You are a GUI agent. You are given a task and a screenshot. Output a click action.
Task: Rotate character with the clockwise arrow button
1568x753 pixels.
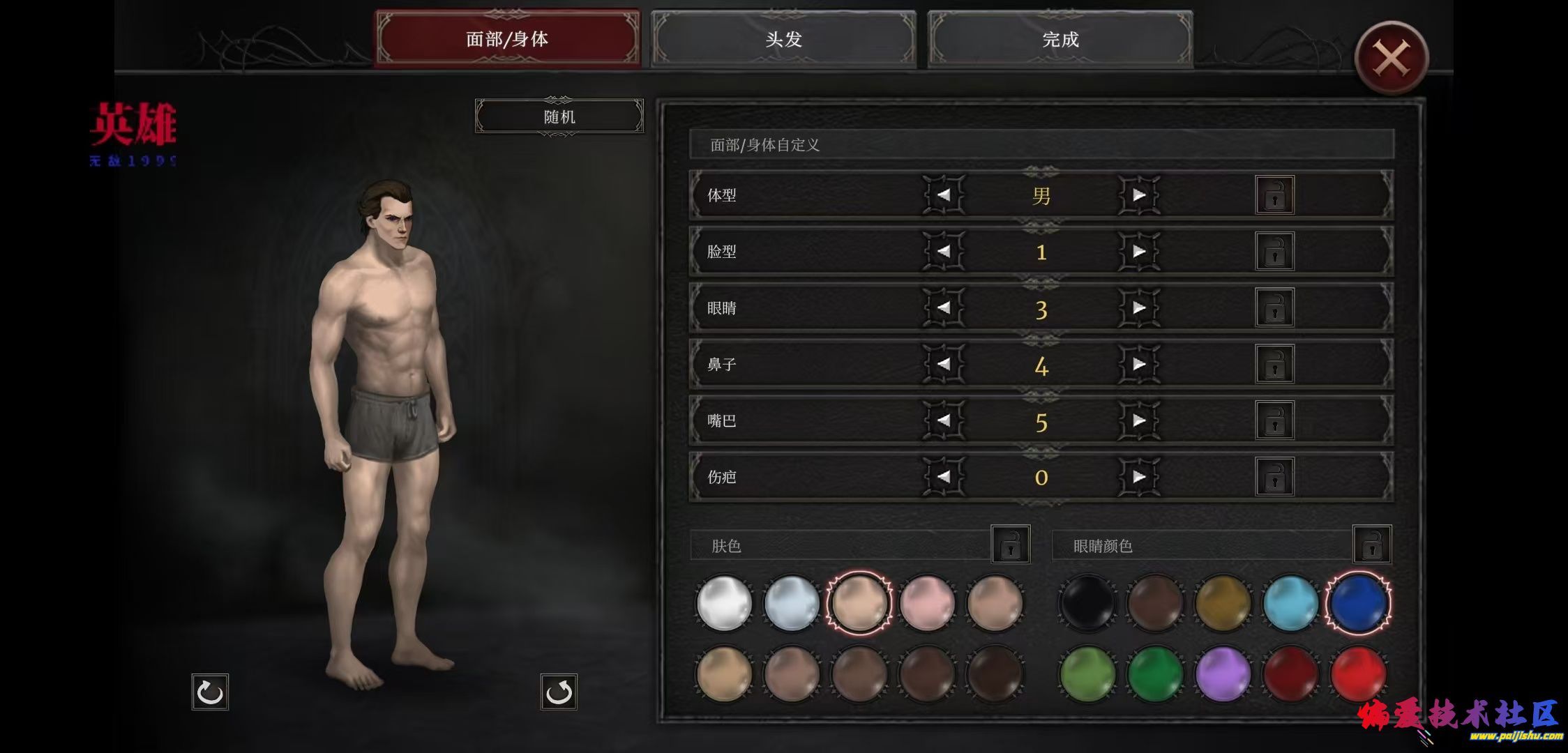pos(210,692)
